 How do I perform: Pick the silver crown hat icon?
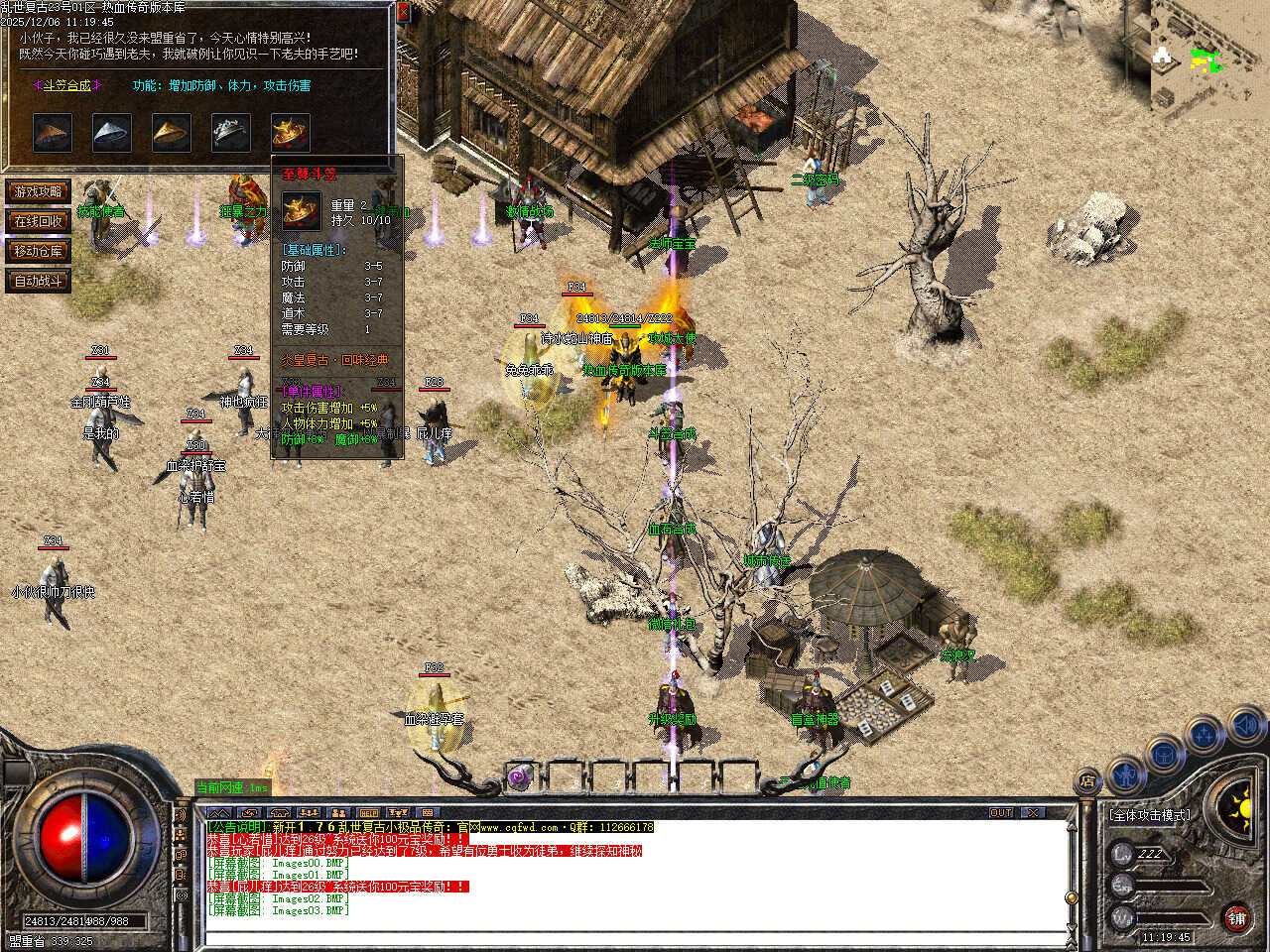coord(231,132)
